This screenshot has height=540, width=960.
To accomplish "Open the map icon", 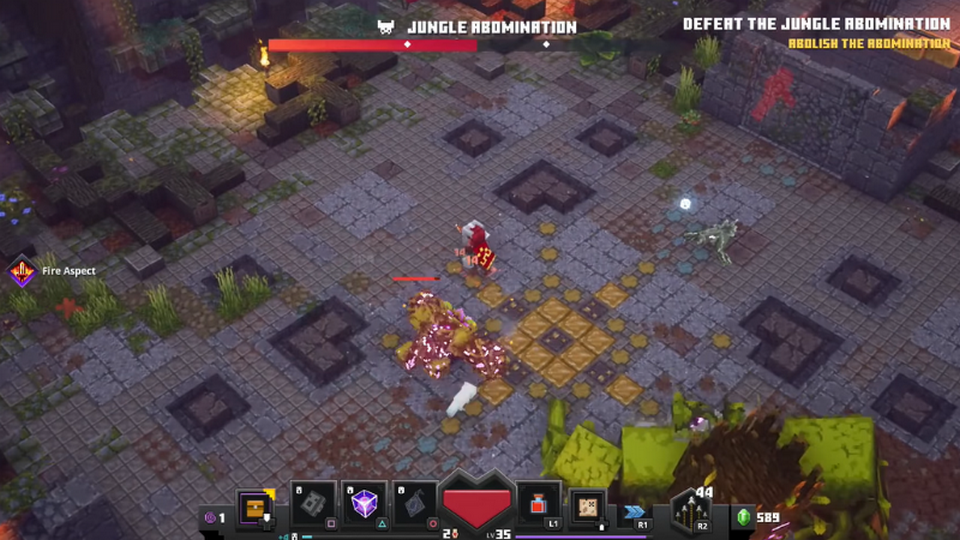I will 588,507.
